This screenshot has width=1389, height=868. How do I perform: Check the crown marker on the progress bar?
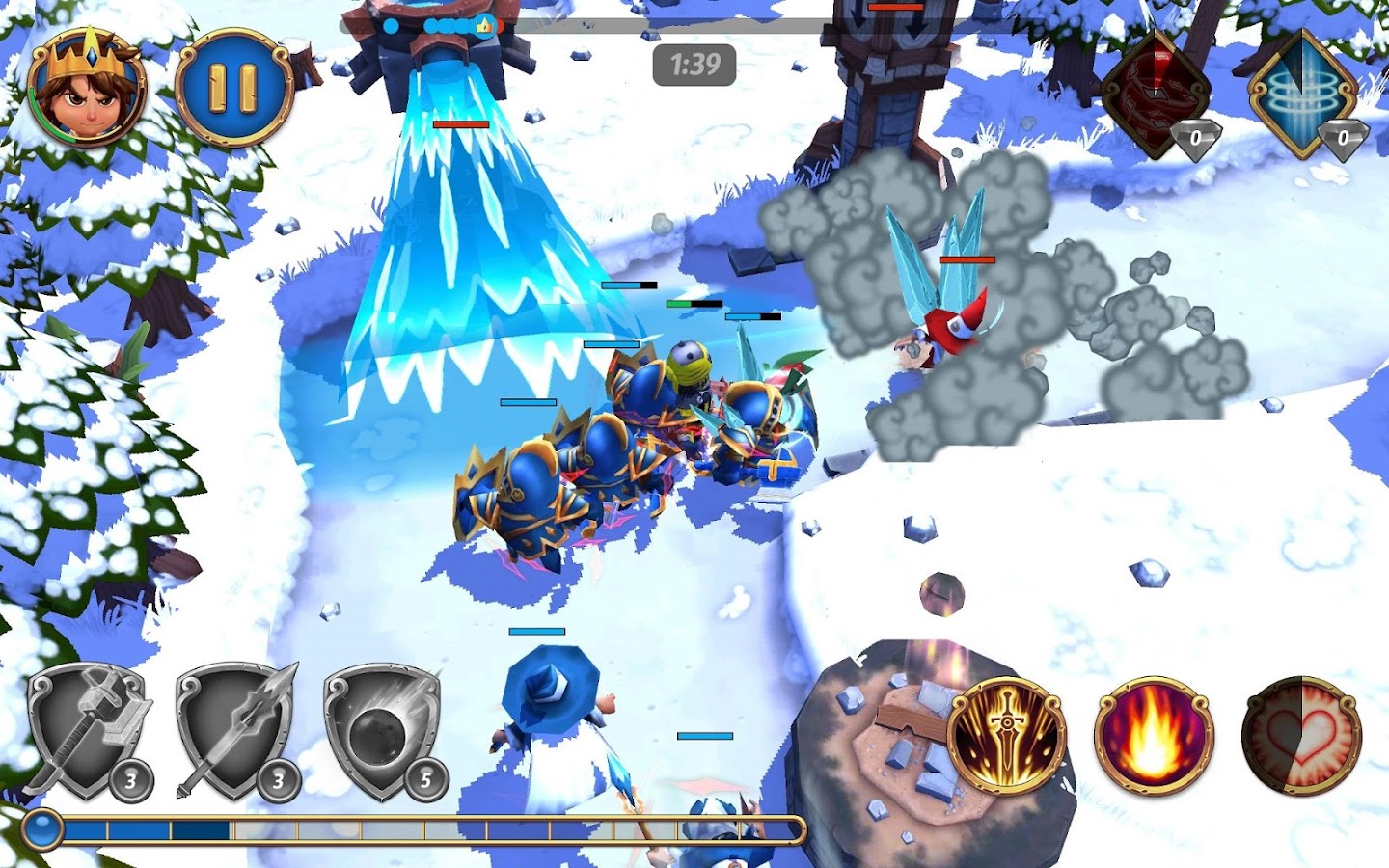coord(482,28)
